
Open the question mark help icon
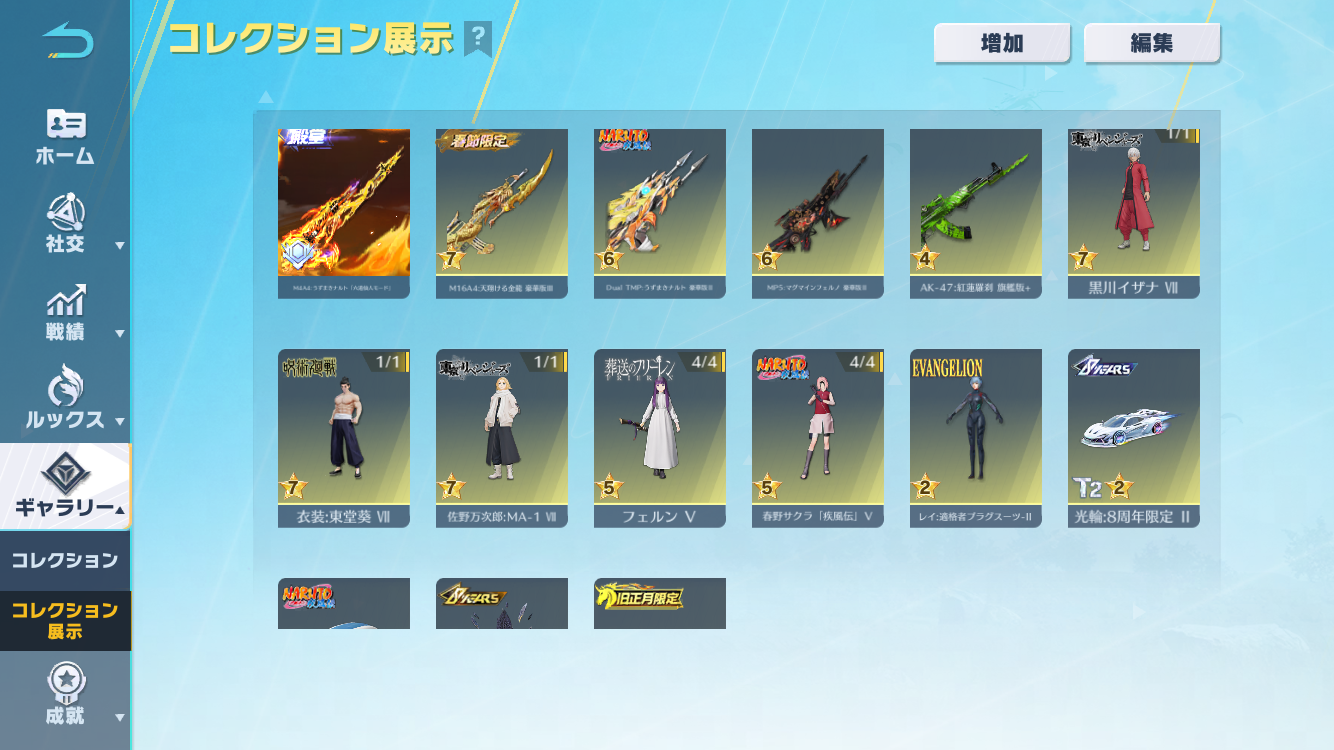[479, 39]
